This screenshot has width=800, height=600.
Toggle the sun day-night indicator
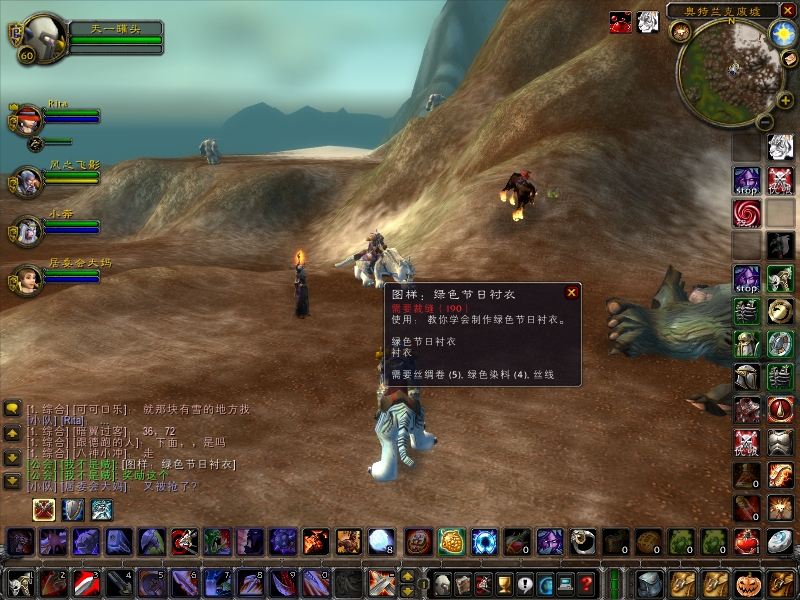pos(781,32)
